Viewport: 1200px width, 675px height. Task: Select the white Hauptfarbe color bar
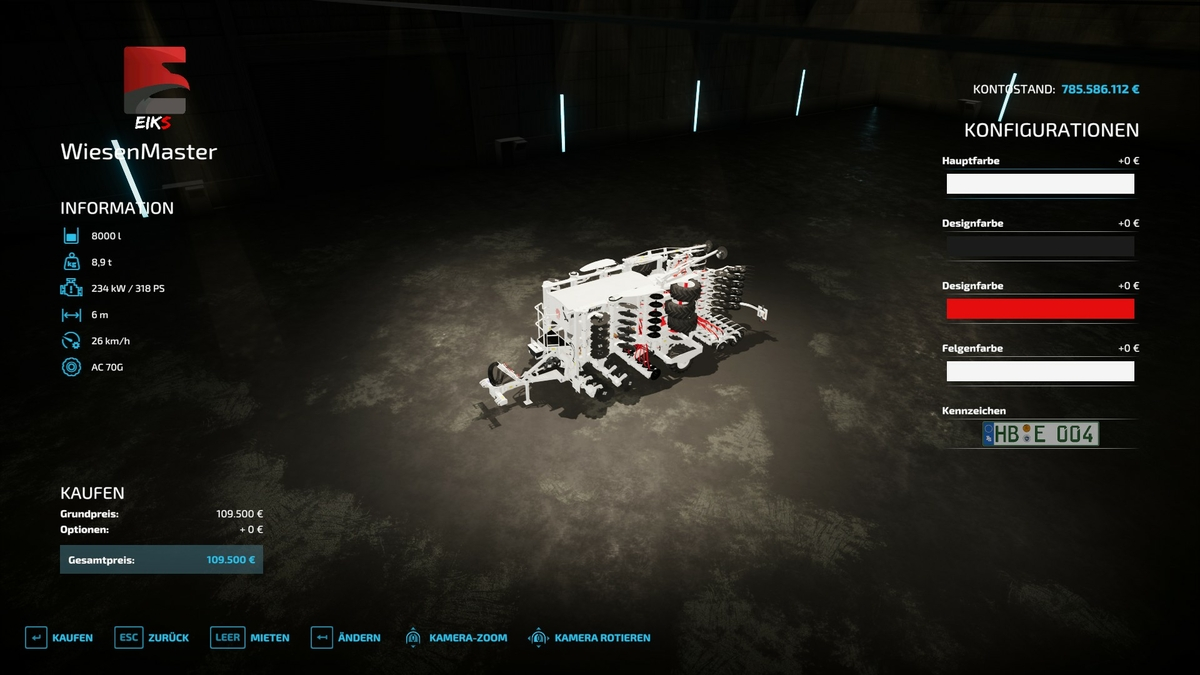click(x=1040, y=184)
